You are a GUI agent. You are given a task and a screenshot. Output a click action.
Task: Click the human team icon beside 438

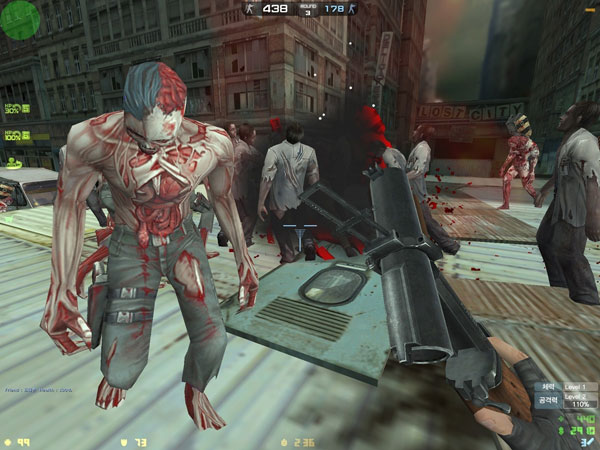click(x=251, y=9)
